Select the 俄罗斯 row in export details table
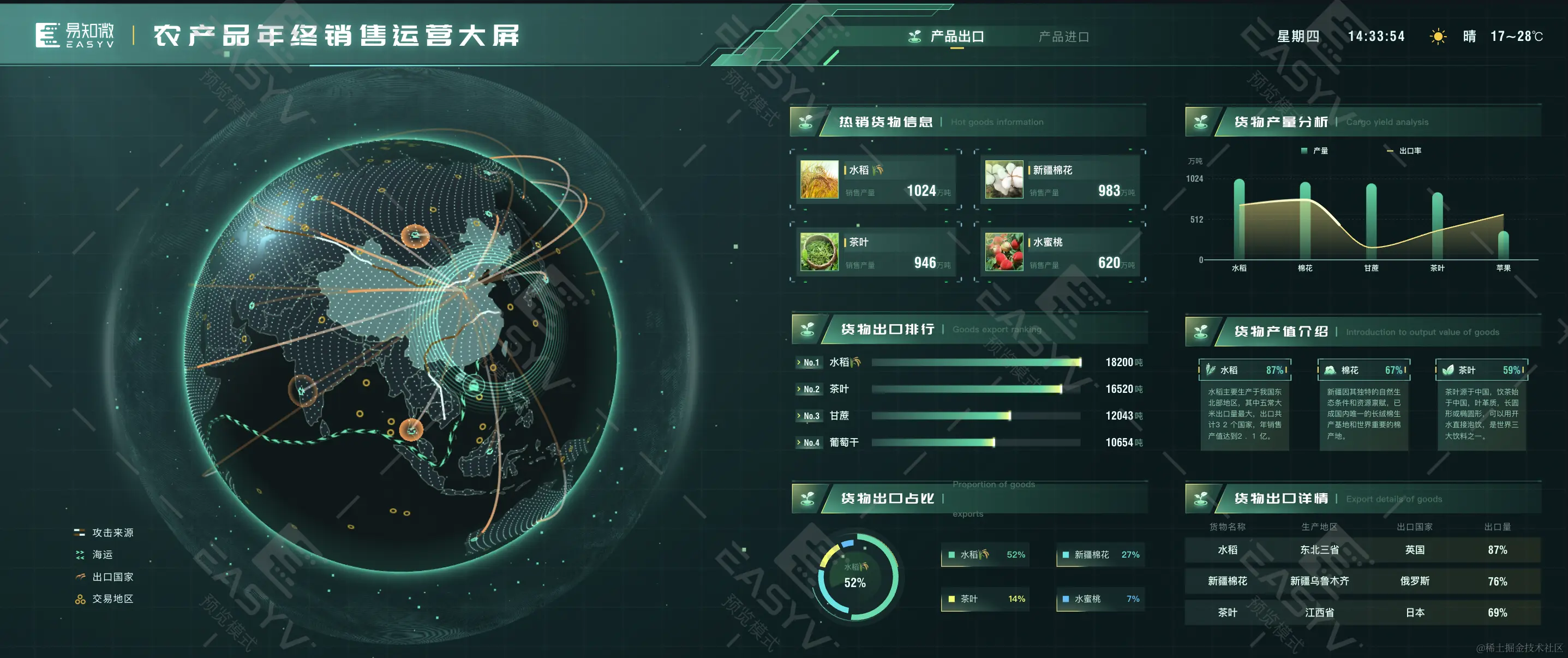The width and height of the screenshot is (1568, 658). pos(1362,581)
